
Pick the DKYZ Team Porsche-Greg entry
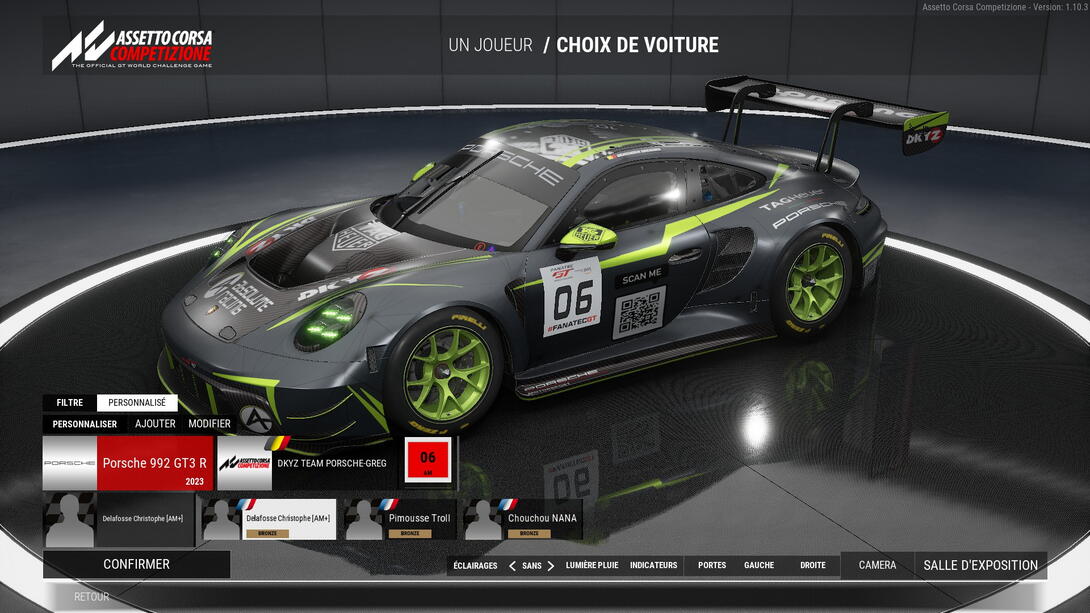[307, 463]
